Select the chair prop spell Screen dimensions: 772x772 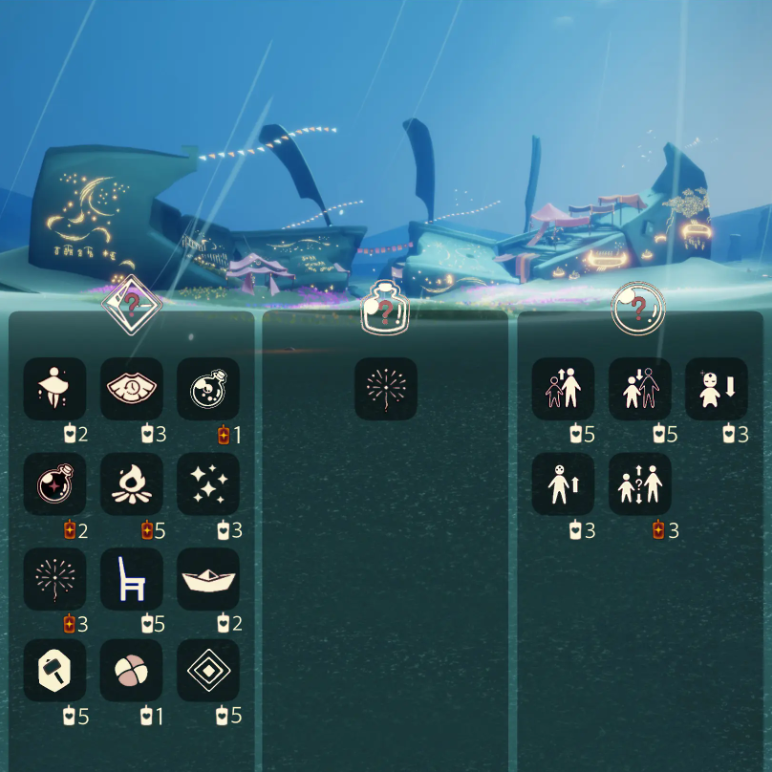pyautogui.click(x=132, y=579)
